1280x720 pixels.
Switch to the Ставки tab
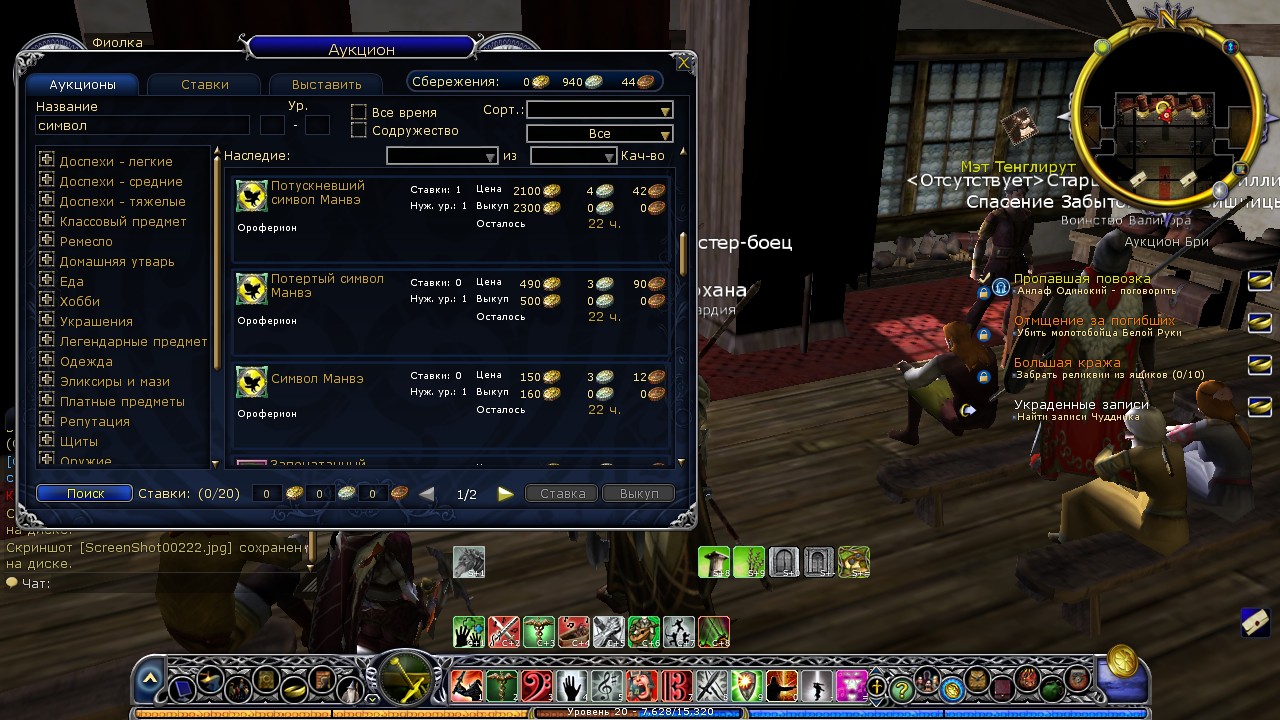point(205,85)
